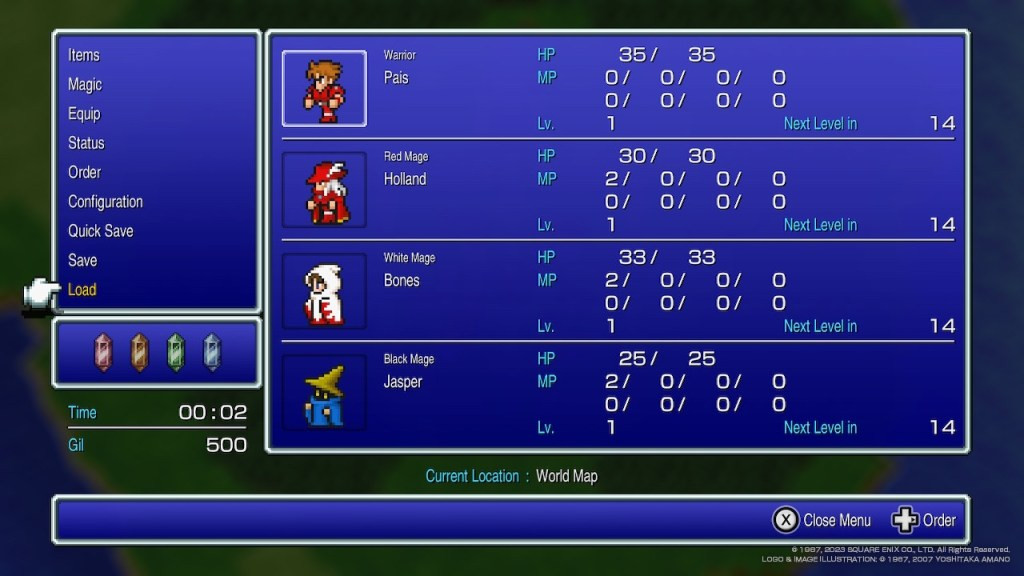Click the Close Menu button
Viewport: 1024px width, 576px height.
click(822, 520)
